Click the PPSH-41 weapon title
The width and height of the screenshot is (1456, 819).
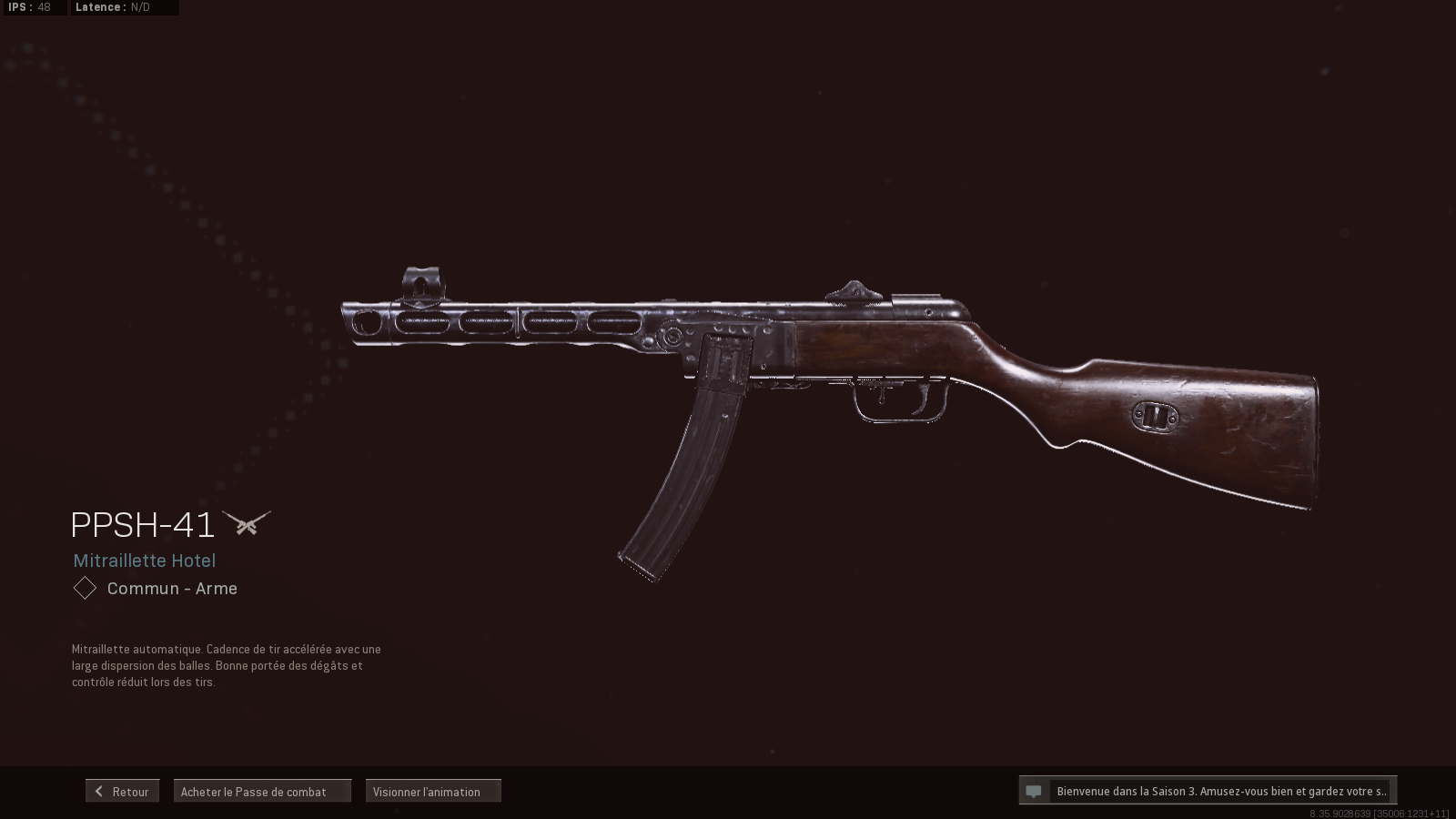[144, 524]
